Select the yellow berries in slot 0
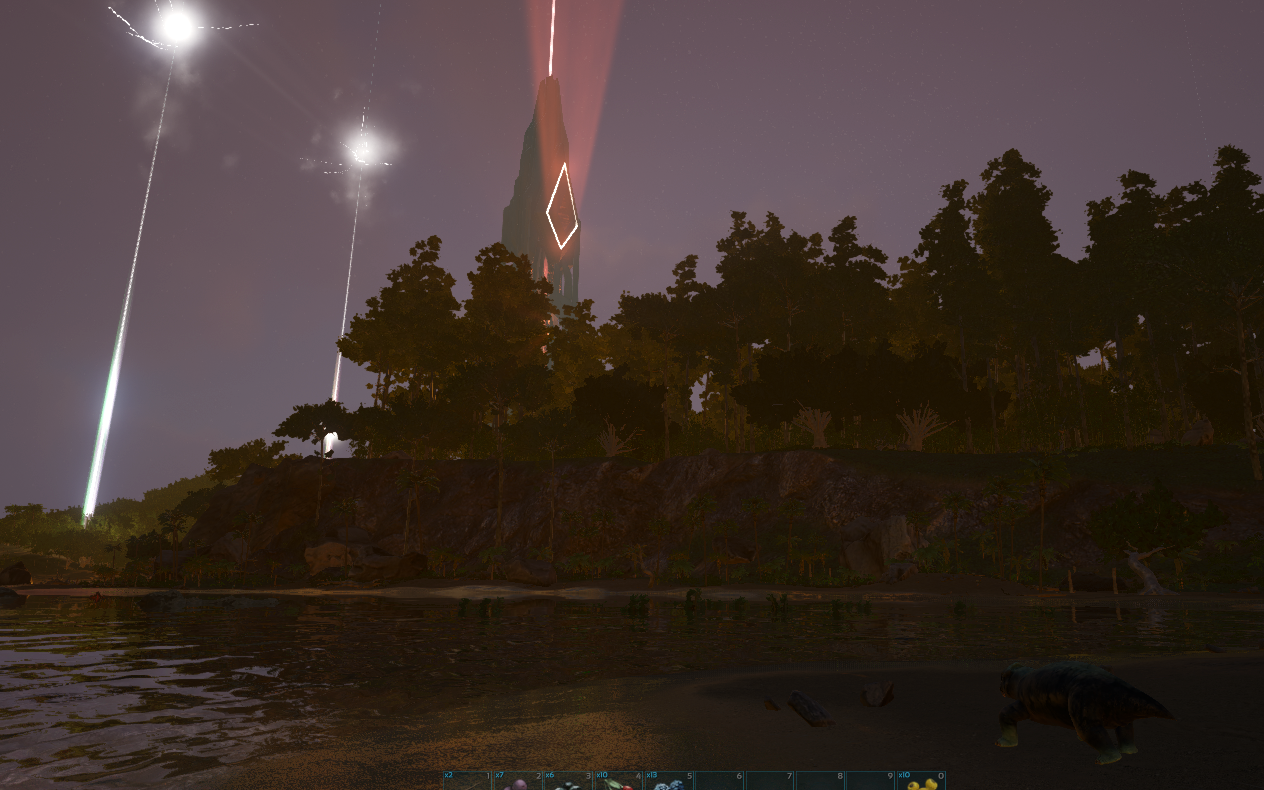1264x790 pixels. coord(920,781)
